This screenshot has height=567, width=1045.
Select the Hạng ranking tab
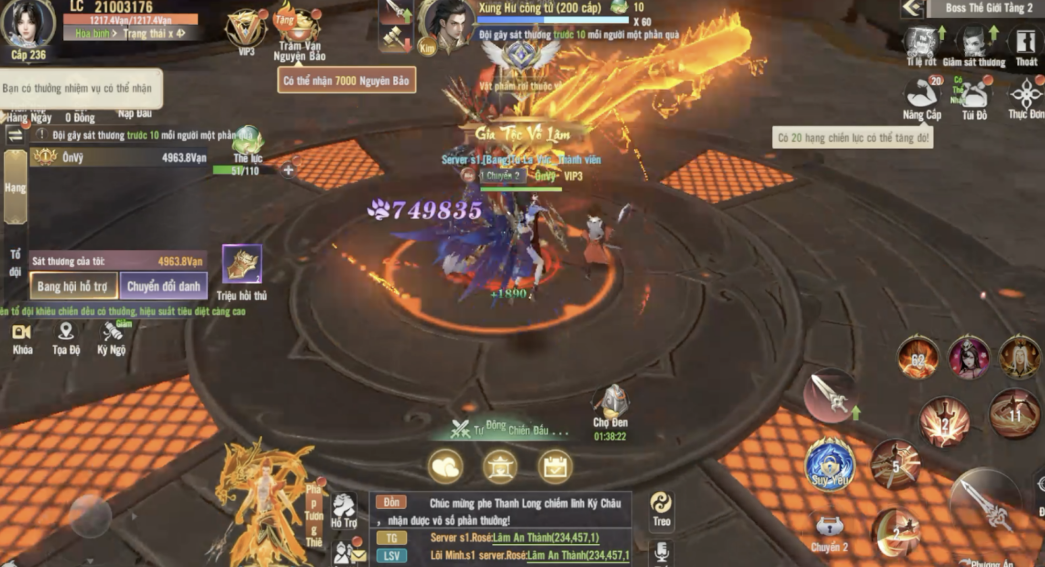tap(15, 187)
